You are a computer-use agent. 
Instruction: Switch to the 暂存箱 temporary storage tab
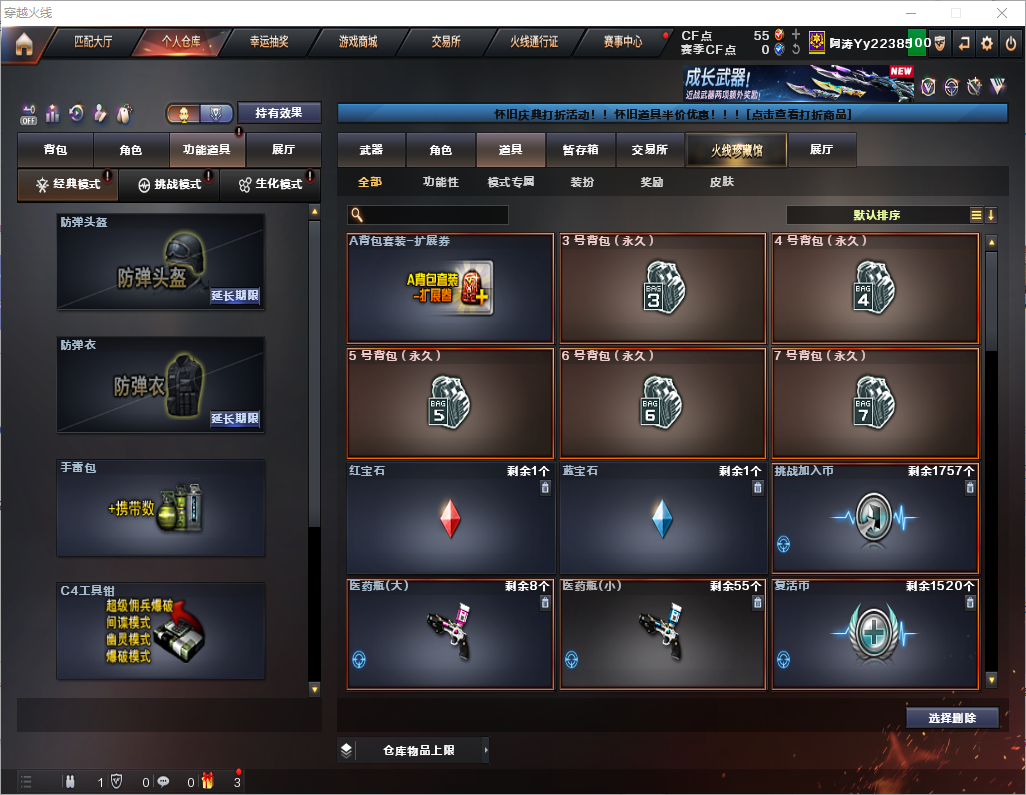coord(580,150)
